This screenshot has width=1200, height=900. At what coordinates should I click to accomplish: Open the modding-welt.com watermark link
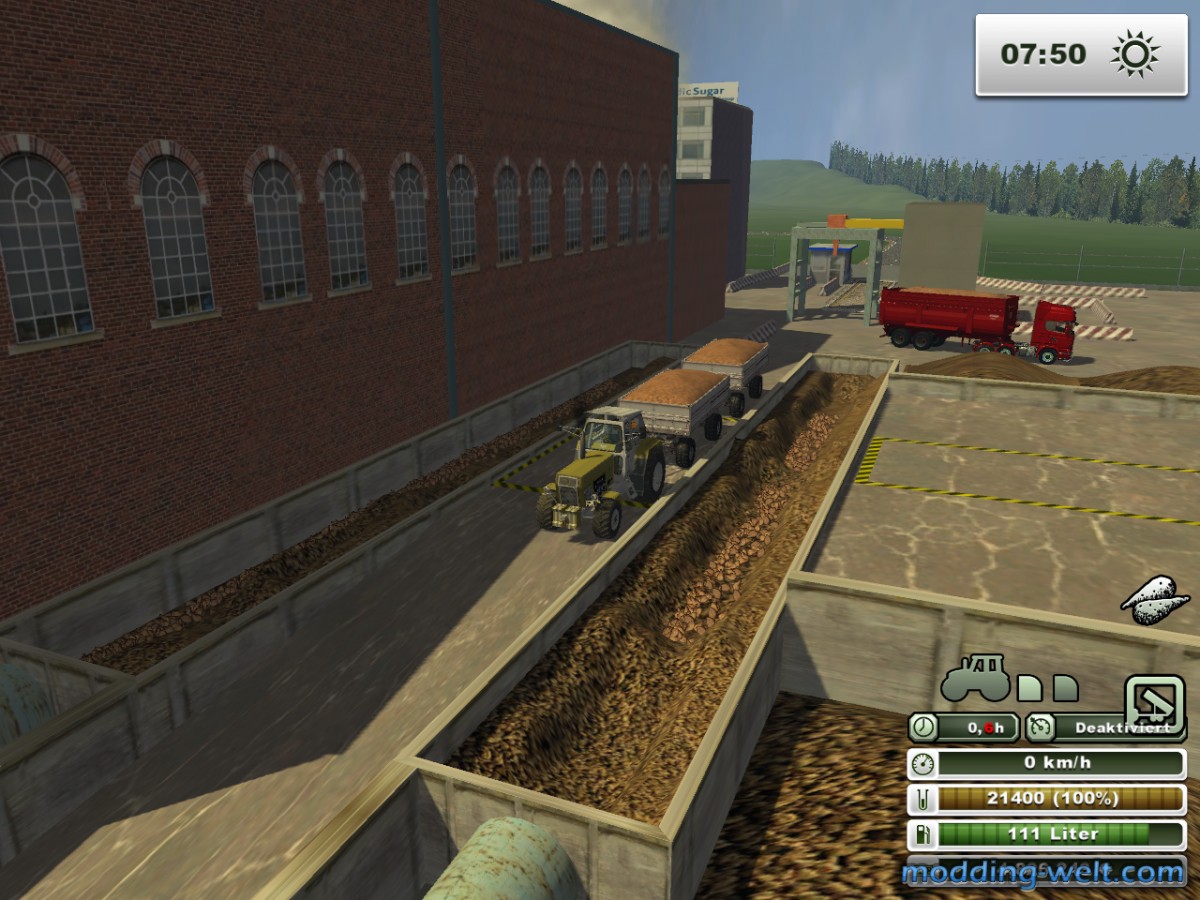(1043, 873)
